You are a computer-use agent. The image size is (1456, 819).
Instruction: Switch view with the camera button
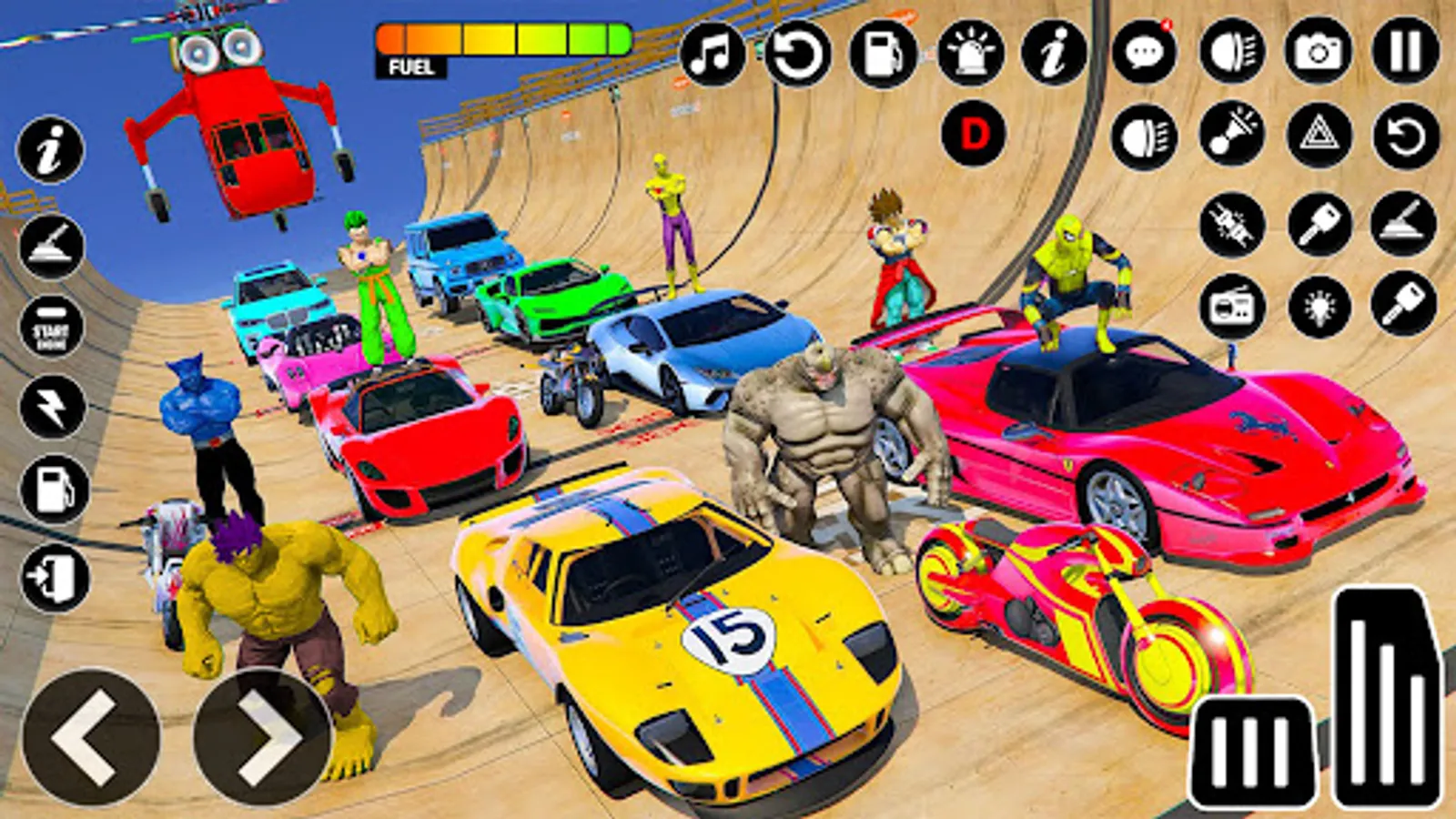(1319, 52)
